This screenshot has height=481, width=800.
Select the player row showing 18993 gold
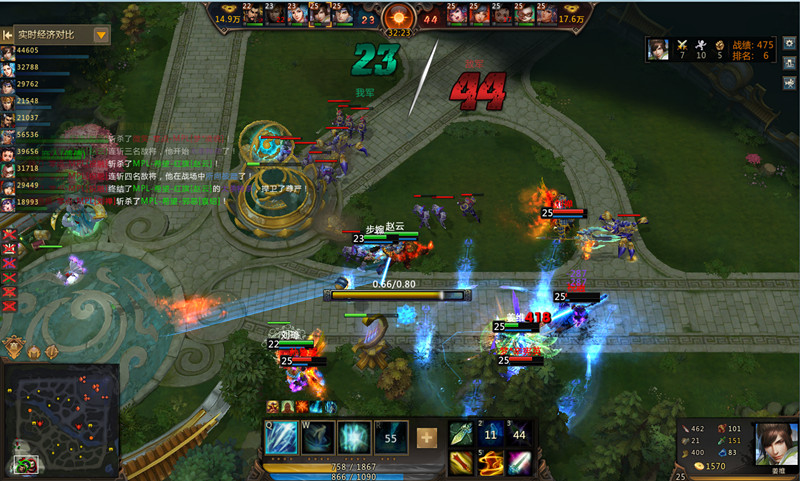coord(27,203)
